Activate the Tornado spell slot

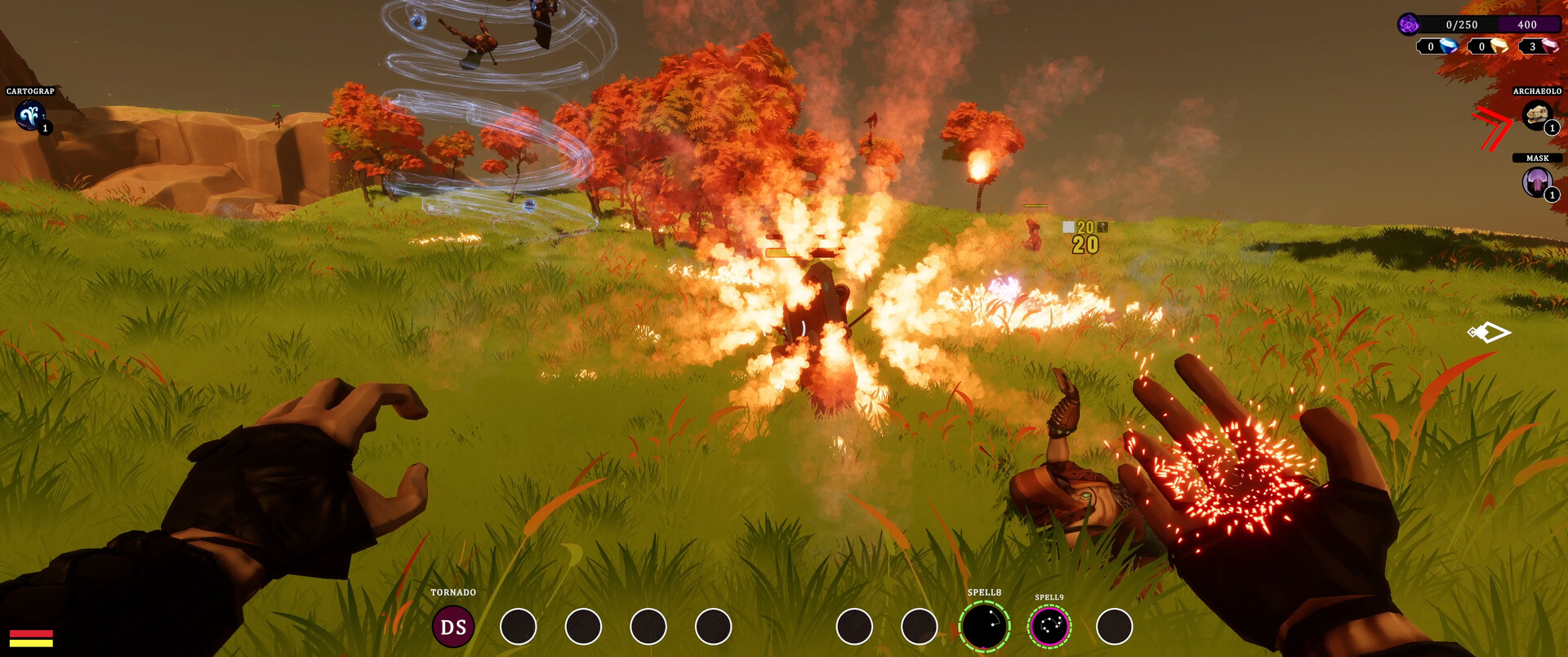[x=453, y=627]
